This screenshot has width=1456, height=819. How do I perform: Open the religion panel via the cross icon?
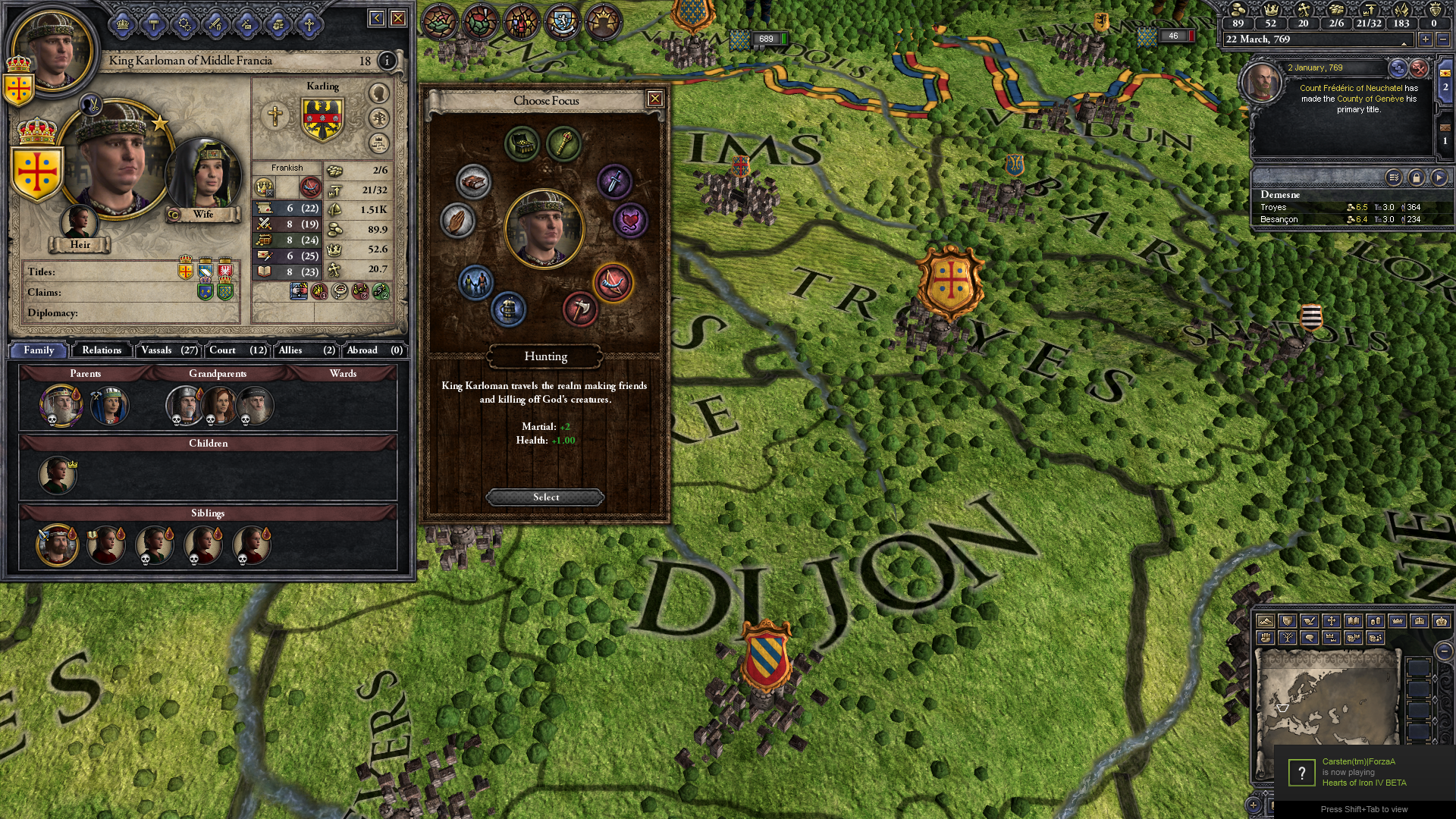point(309,24)
